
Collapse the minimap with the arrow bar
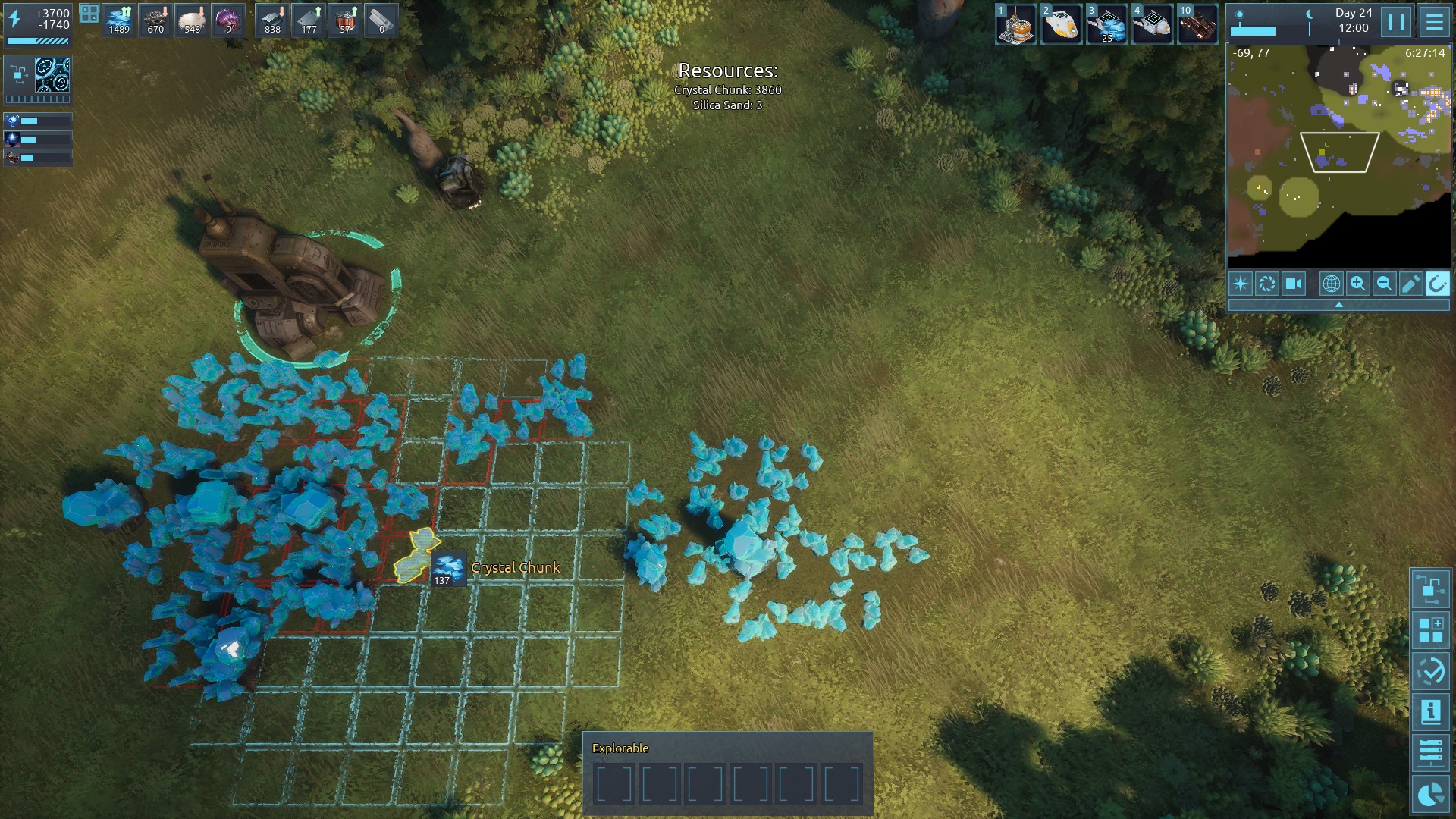click(x=1338, y=305)
